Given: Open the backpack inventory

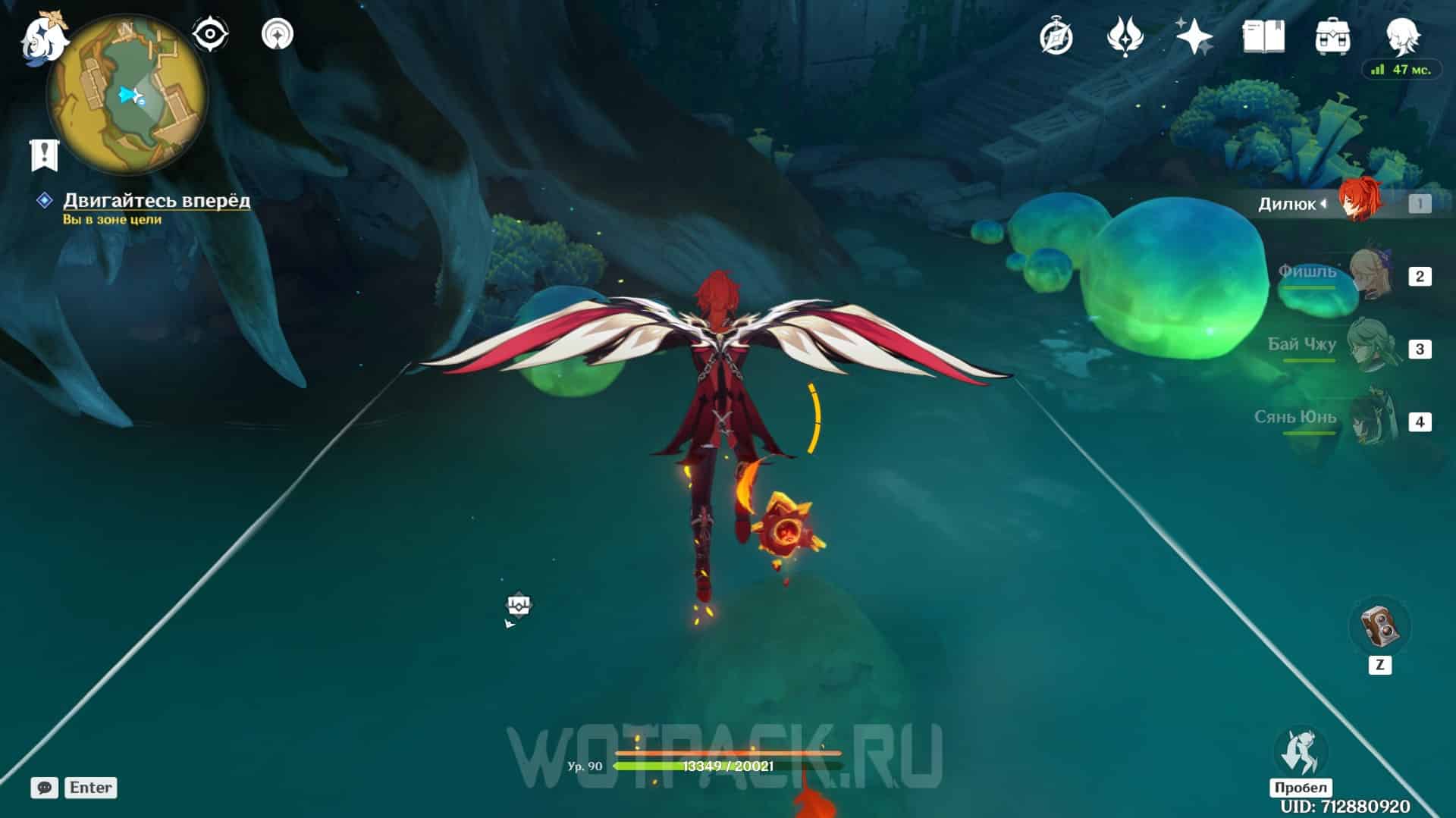Looking at the screenshot, I should click(x=1332, y=36).
